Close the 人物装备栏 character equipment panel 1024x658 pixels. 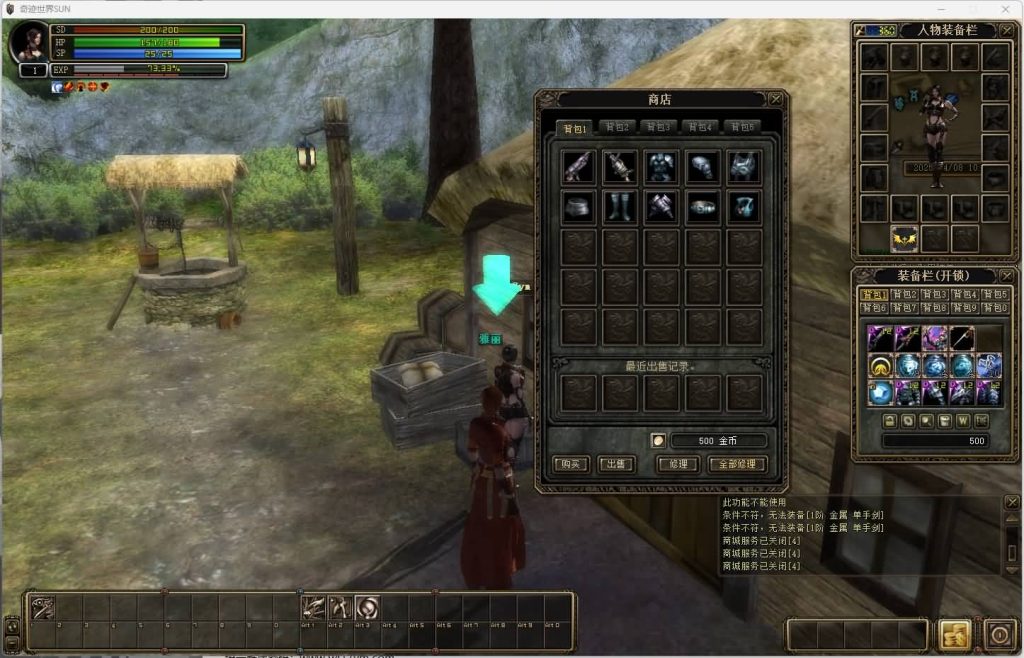pos(1004,30)
